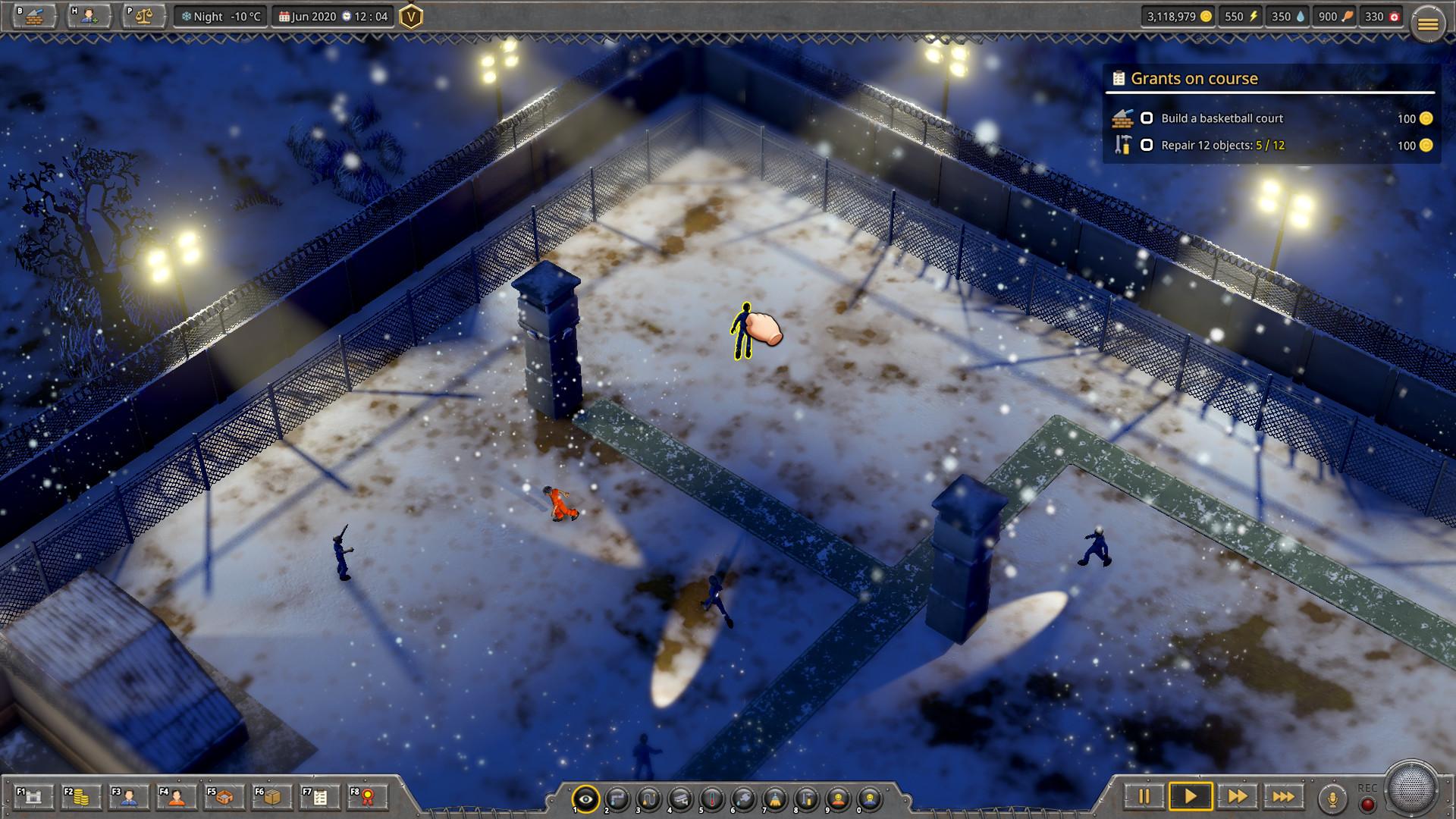Image resolution: width=1456 pixels, height=819 pixels.
Task: Open the hamburger main menu
Action: [x=1427, y=25]
